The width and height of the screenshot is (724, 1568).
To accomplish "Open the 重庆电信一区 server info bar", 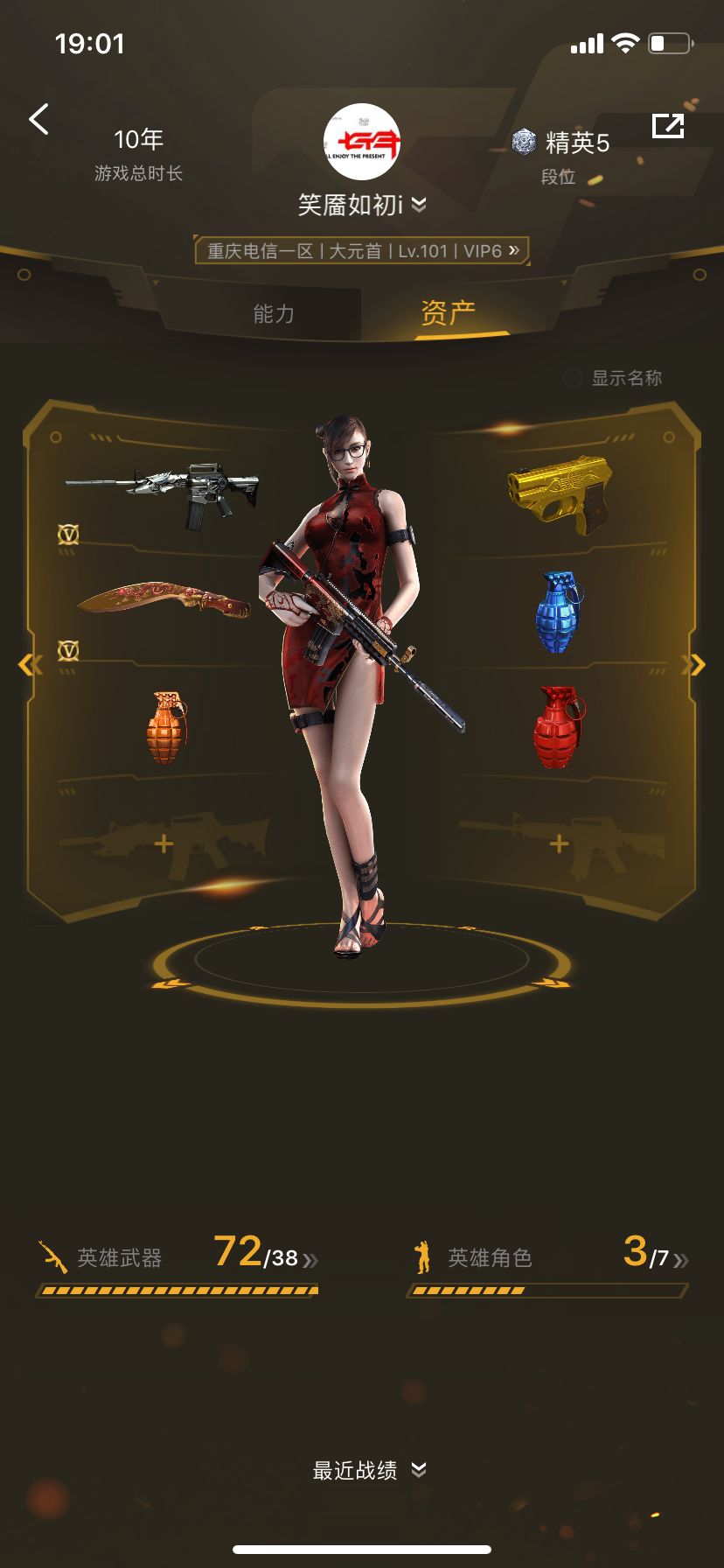I will pos(362,251).
